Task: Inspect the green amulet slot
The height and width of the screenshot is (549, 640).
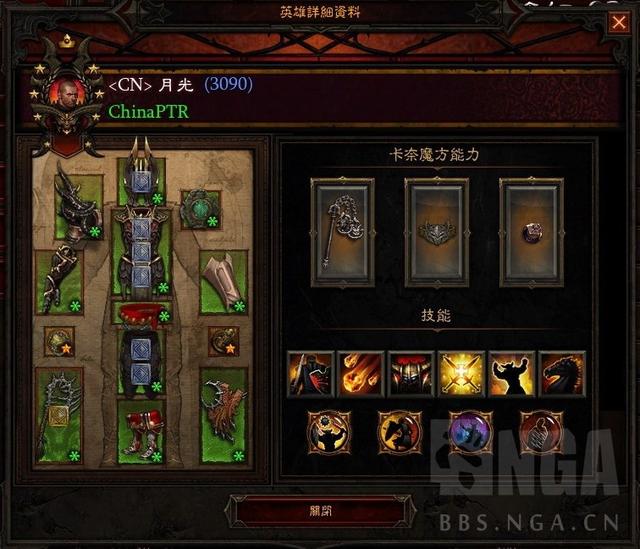Action: [199, 208]
